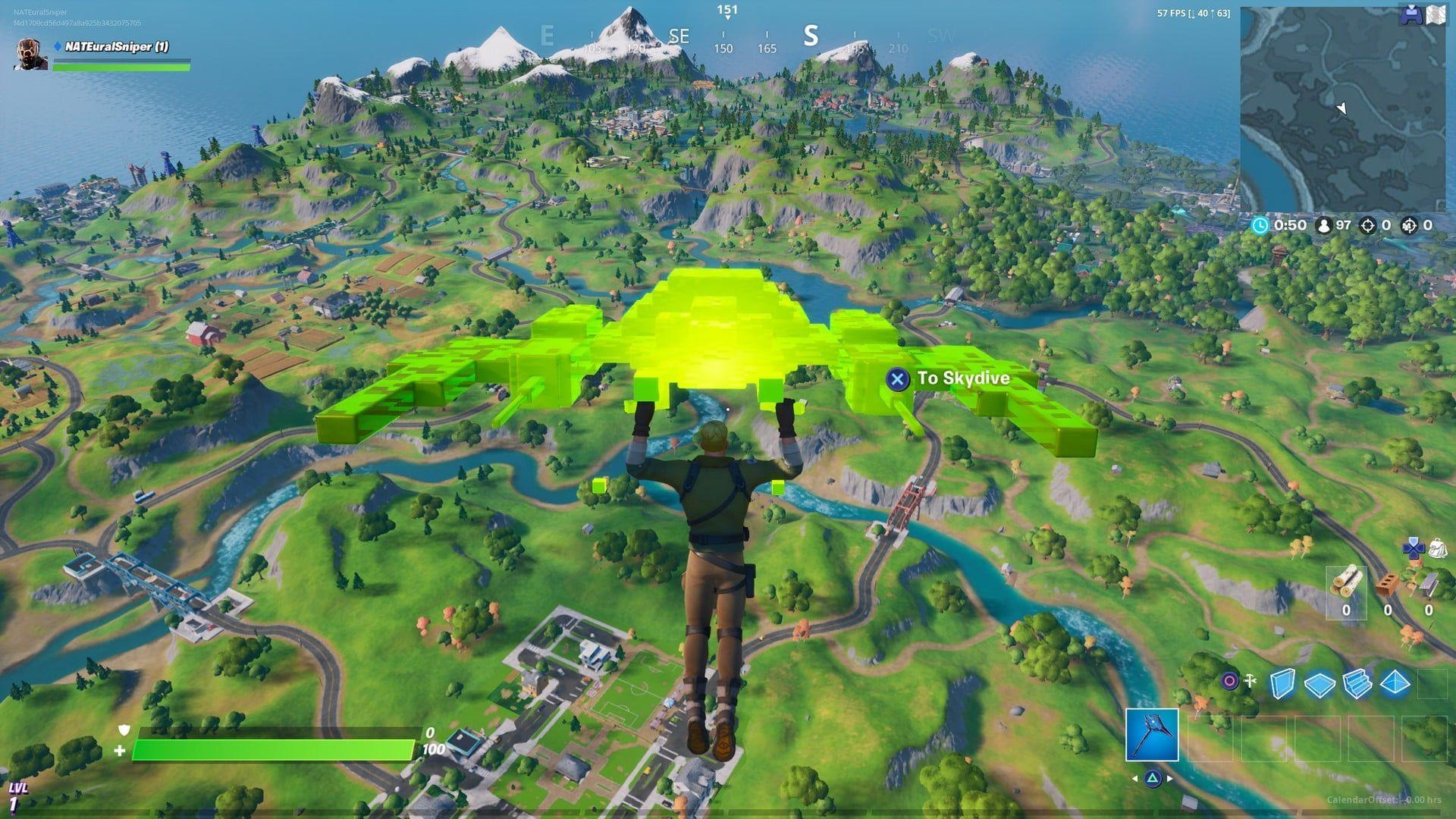The height and width of the screenshot is (819, 1456).
Task: Select the Pyramid build piece icon
Action: [x=1395, y=682]
